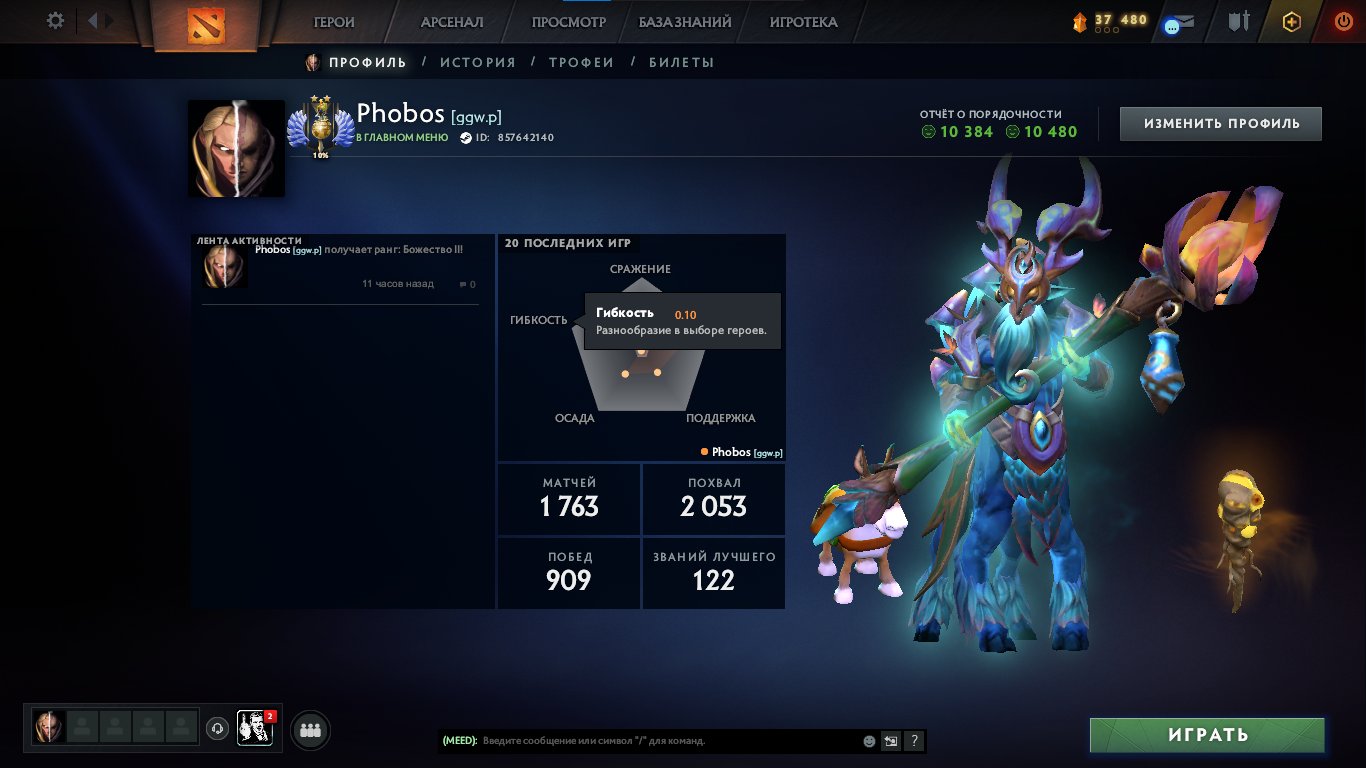Click the power button to exit

click(x=1344, y=21)
